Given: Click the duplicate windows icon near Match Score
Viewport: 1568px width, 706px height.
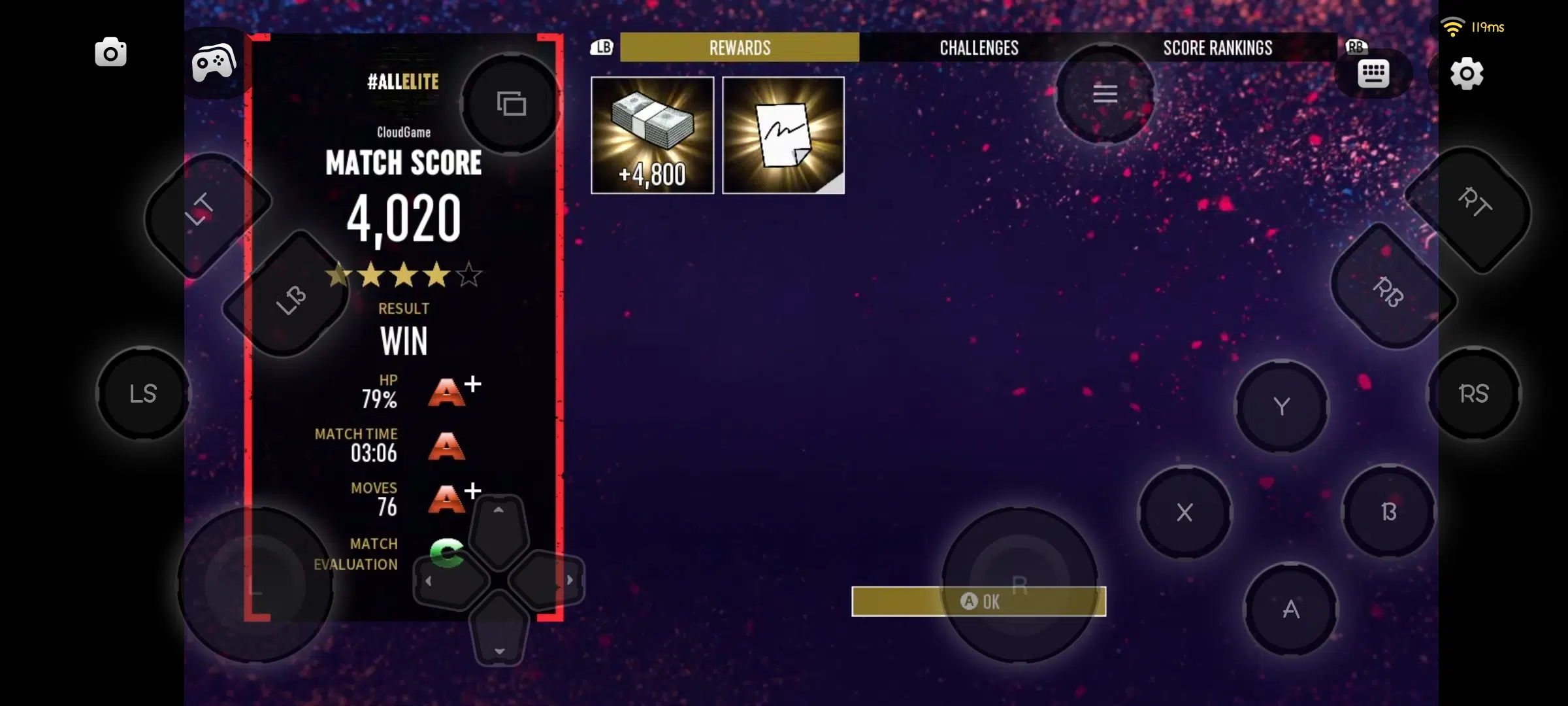Looking at the screenshot, I should (x=511, y=103).
